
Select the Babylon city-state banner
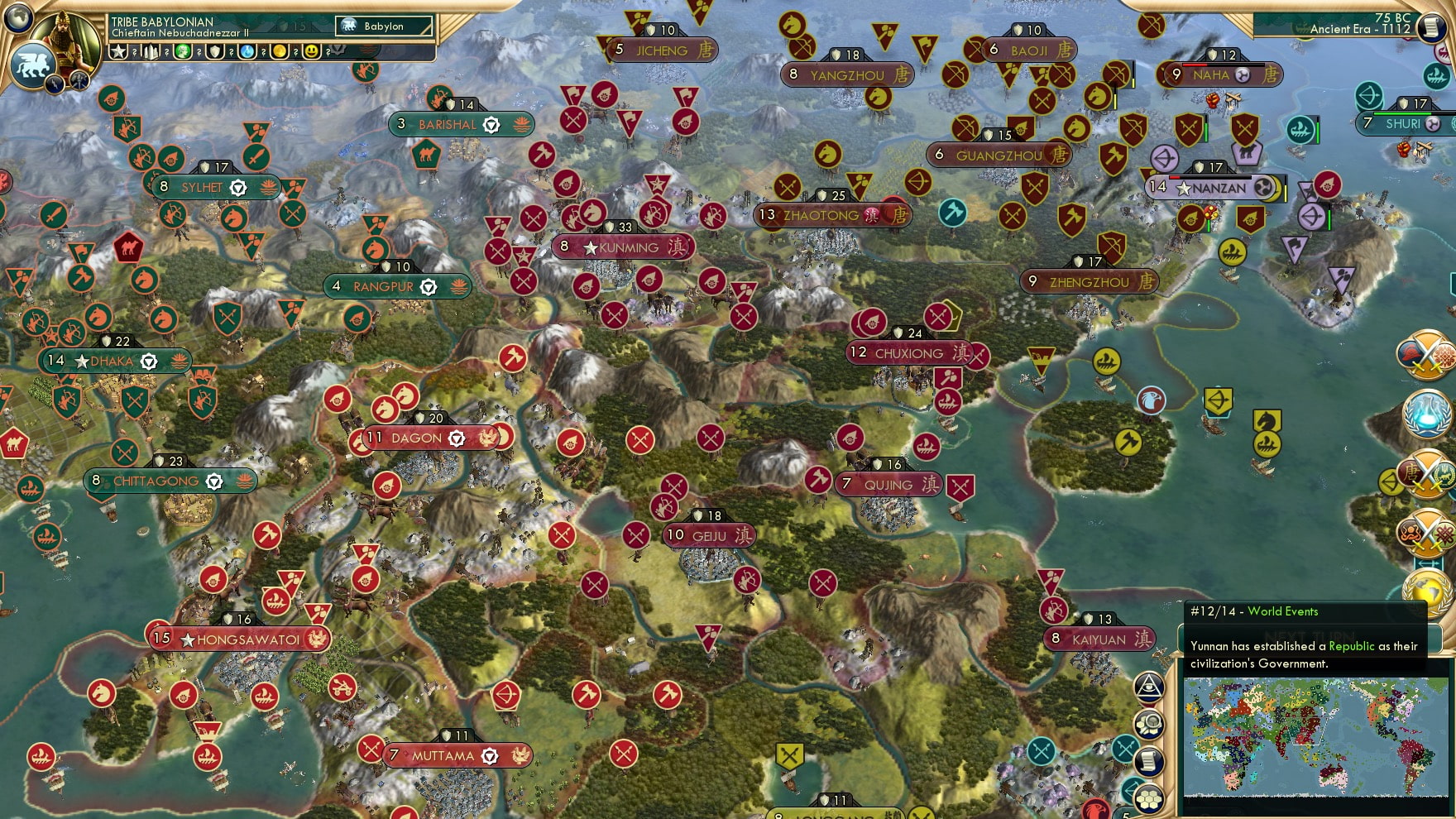coord(385,26)
